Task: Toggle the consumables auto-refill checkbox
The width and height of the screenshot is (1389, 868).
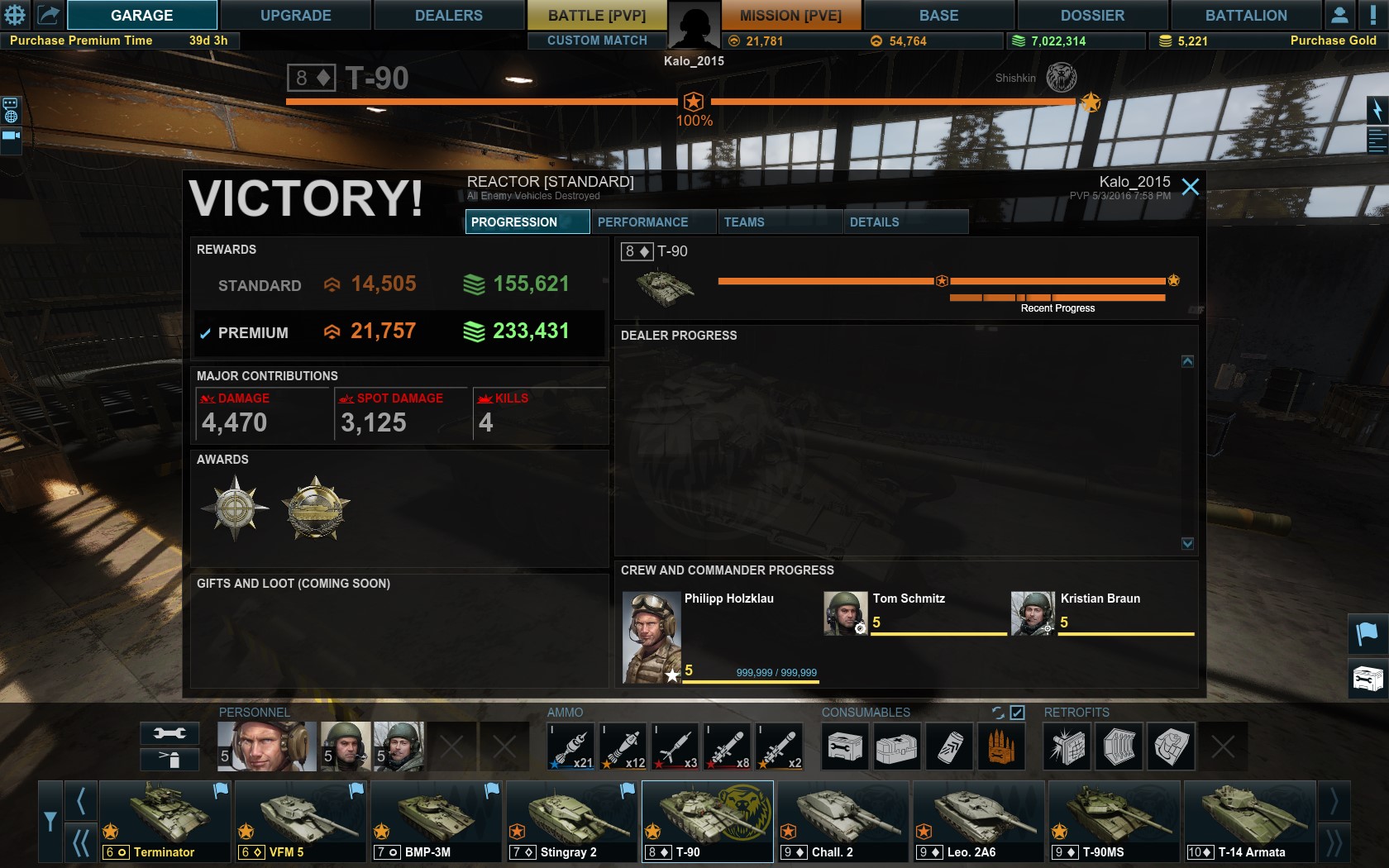Action: coord(1017,713)
